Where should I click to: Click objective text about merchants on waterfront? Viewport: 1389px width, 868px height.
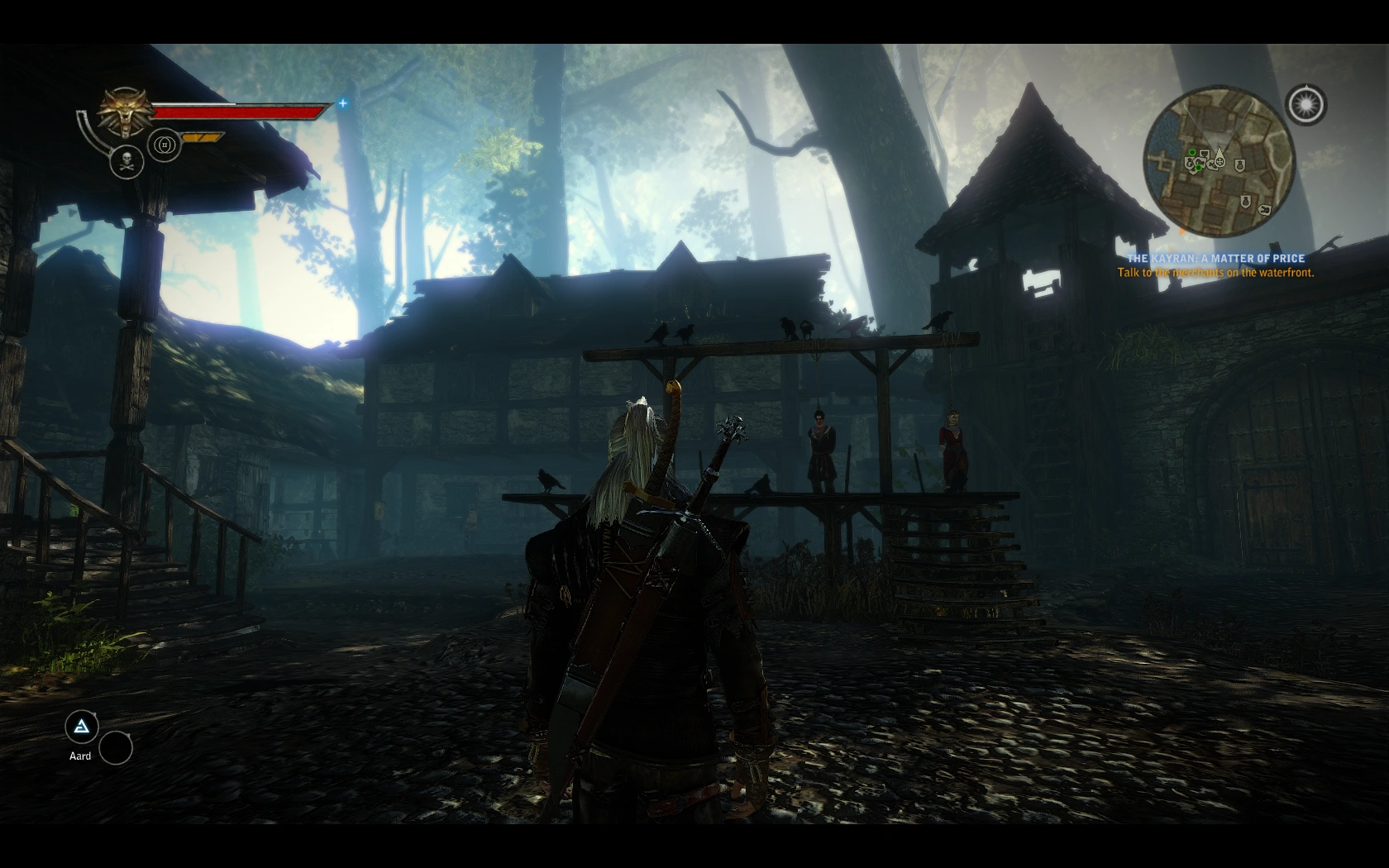(x=1215, y=272)
